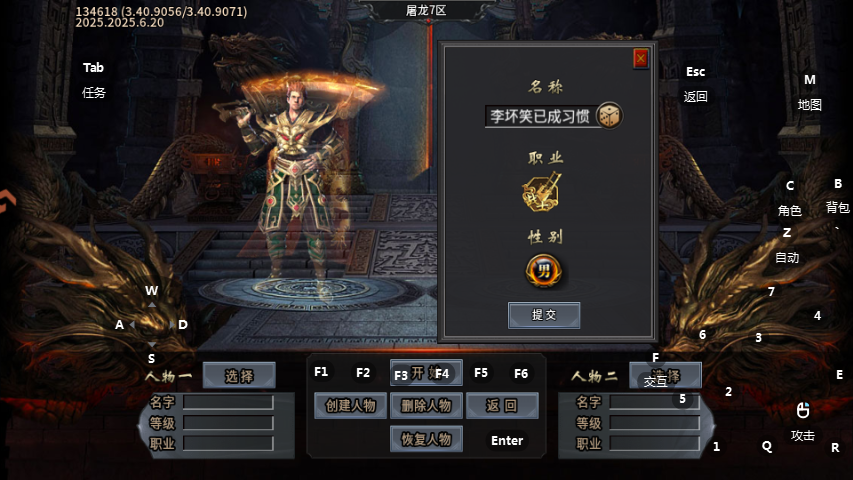
Task: Choose the 选择 button for 人物一
Action: [239, 376]
